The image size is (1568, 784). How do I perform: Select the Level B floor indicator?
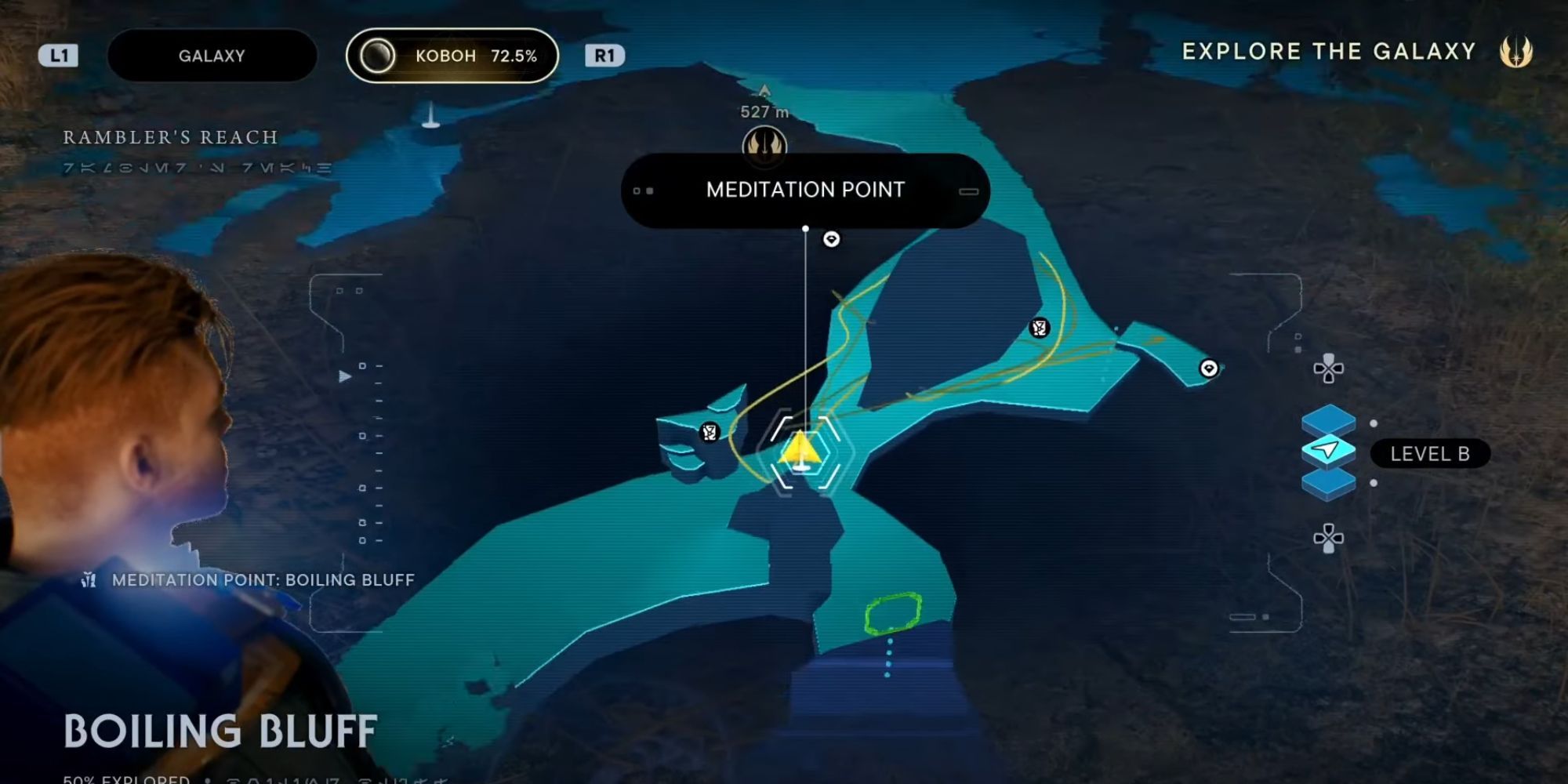[x=1429, y=454]
